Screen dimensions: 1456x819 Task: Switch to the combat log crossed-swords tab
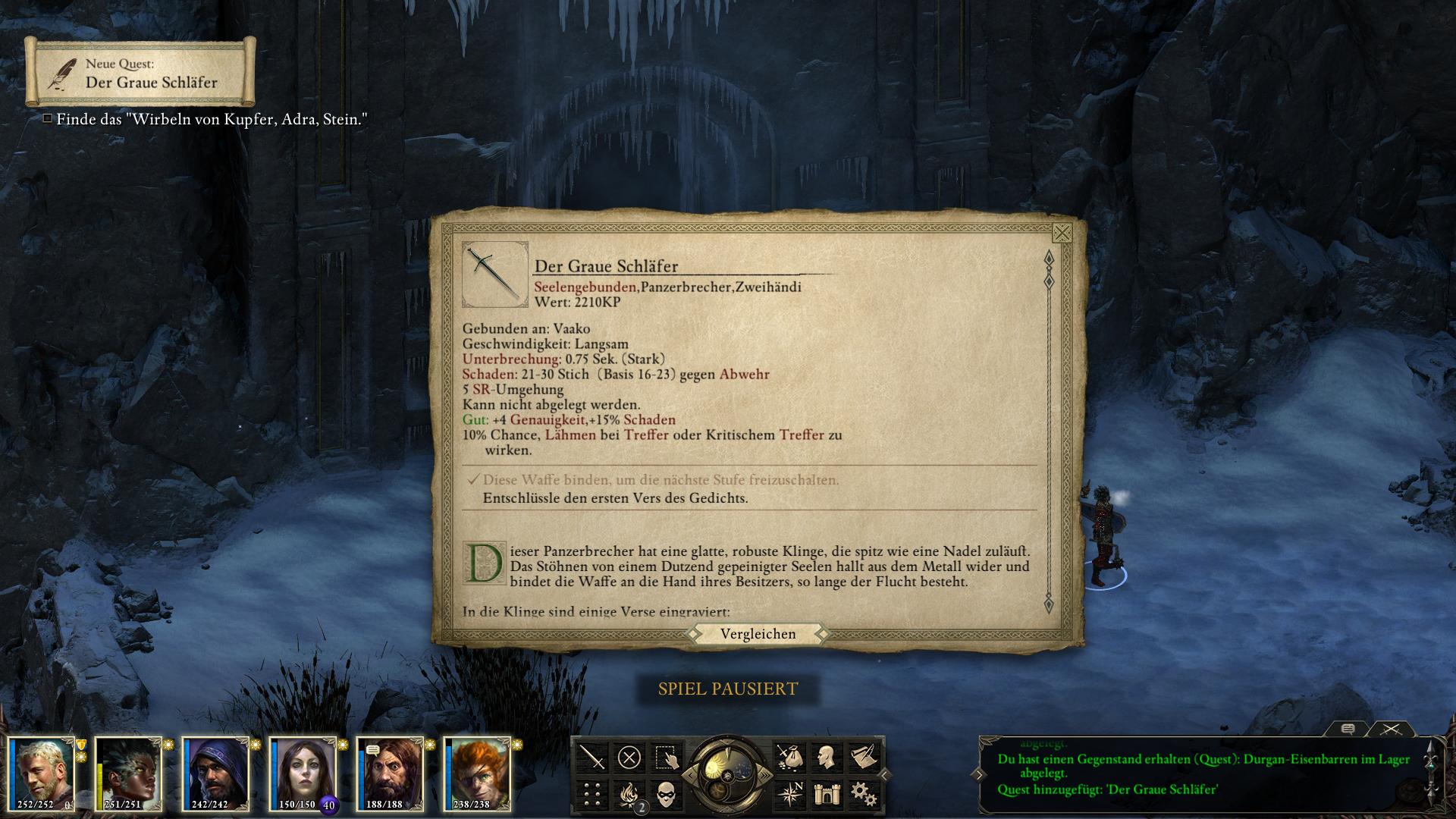(1391, 729)
